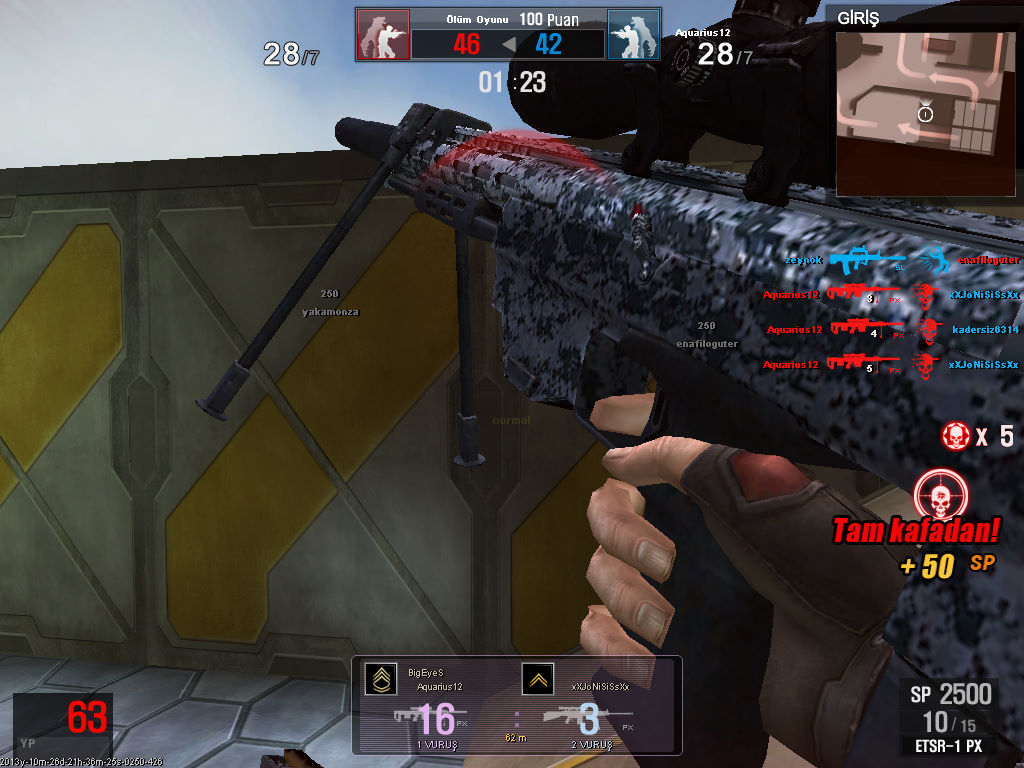This screenshot has width=1024, height=768.
Task: Click the skull kill streak counter icon
Action: point(957,435)
